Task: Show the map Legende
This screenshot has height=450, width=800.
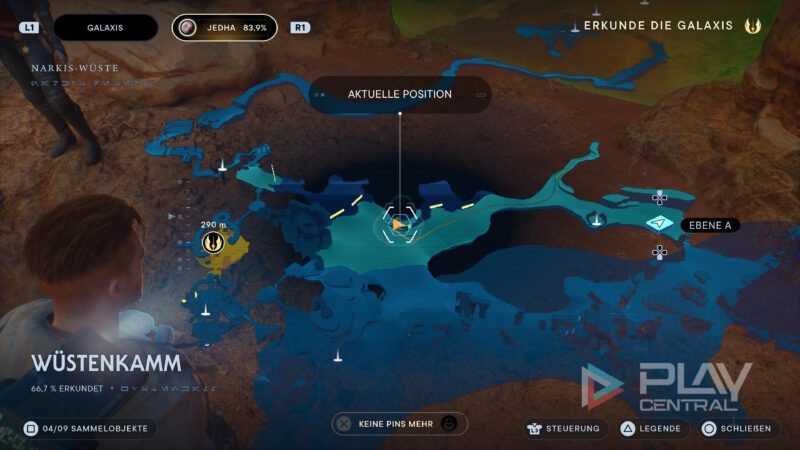Action: 648,428
